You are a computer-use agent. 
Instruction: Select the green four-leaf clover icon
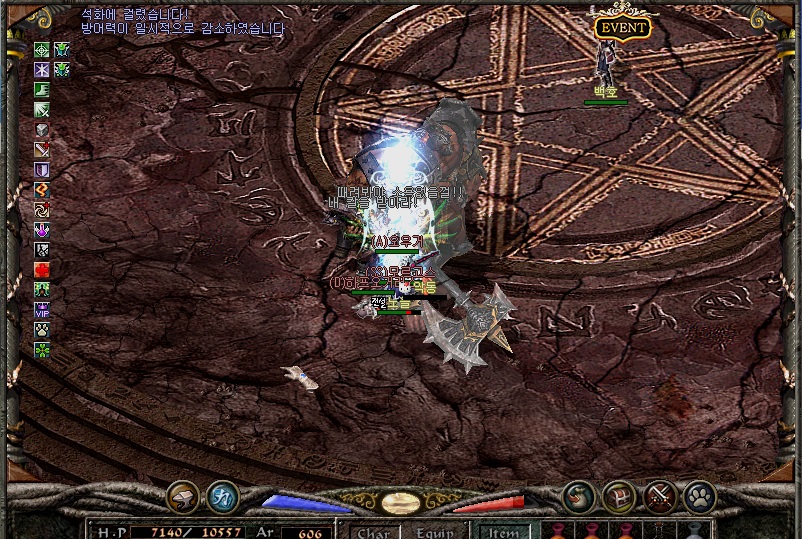[x=42, y=350]
